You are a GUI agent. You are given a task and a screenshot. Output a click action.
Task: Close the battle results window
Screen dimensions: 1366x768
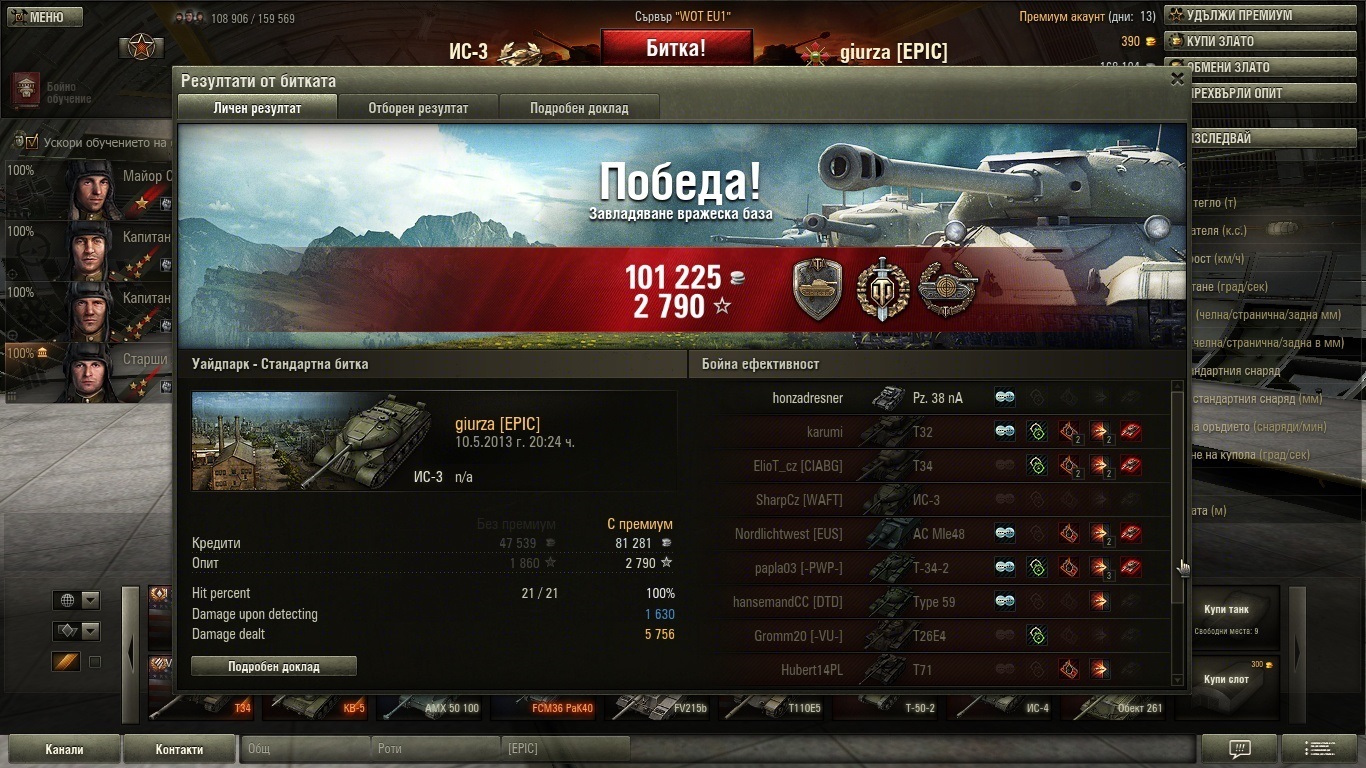point(1177,79)
